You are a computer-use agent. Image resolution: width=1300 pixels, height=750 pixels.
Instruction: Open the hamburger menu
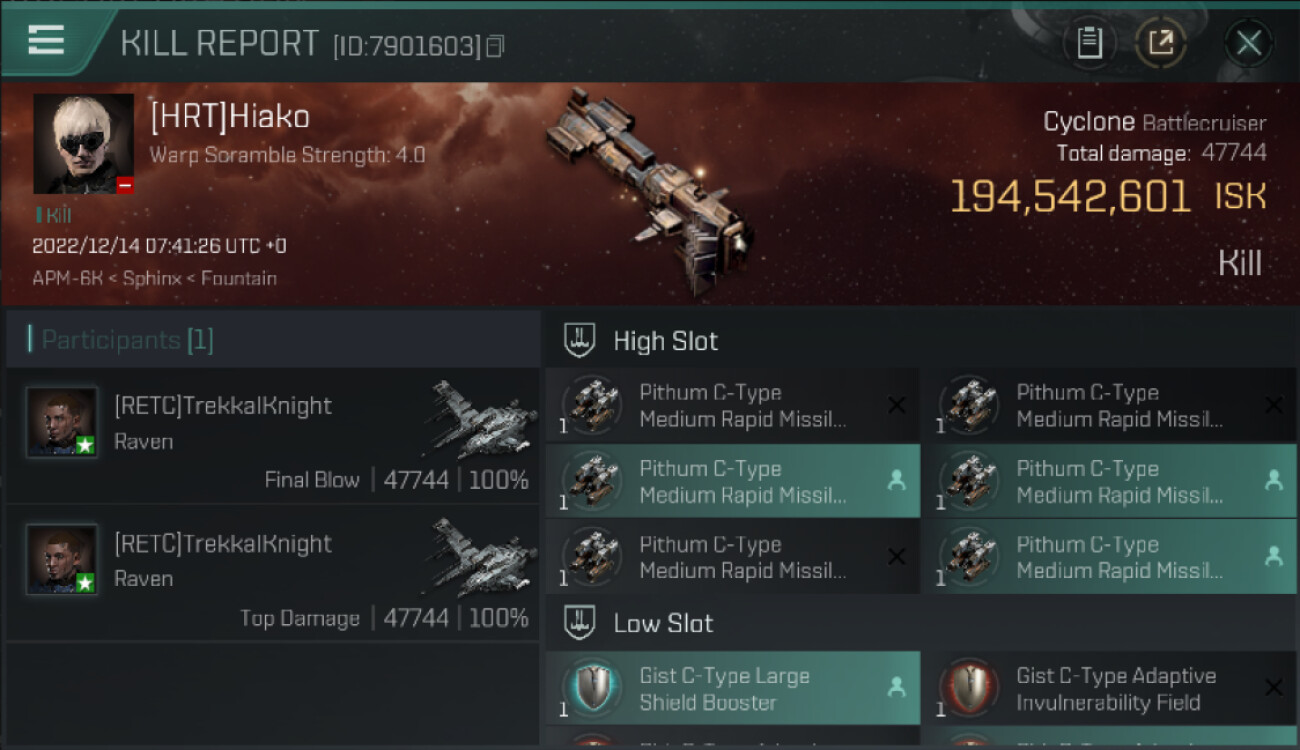46,41
